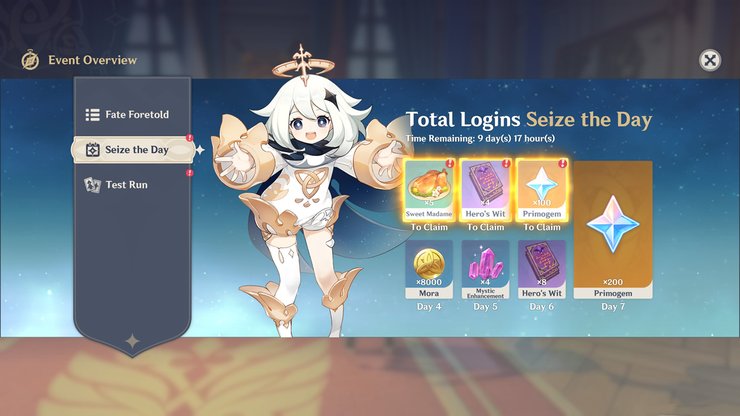Claim the 100 Primogem reward

[x=541, y=191]
